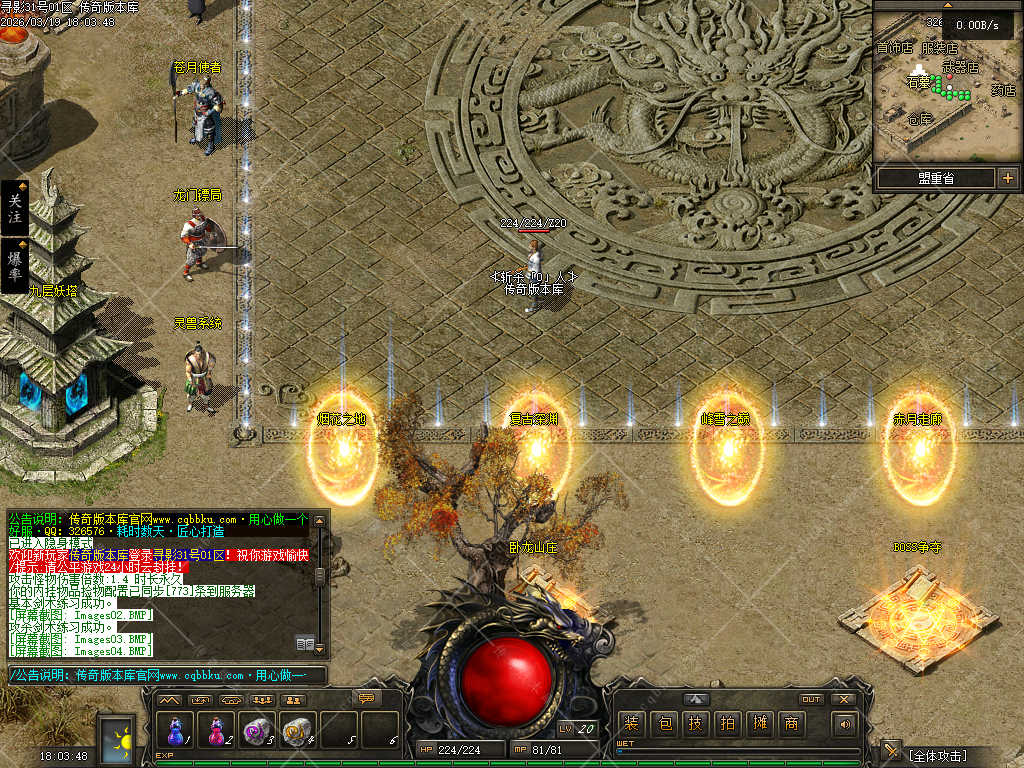Expand the minimap with the plus button
The image size is (1024, 768).
1007,178
